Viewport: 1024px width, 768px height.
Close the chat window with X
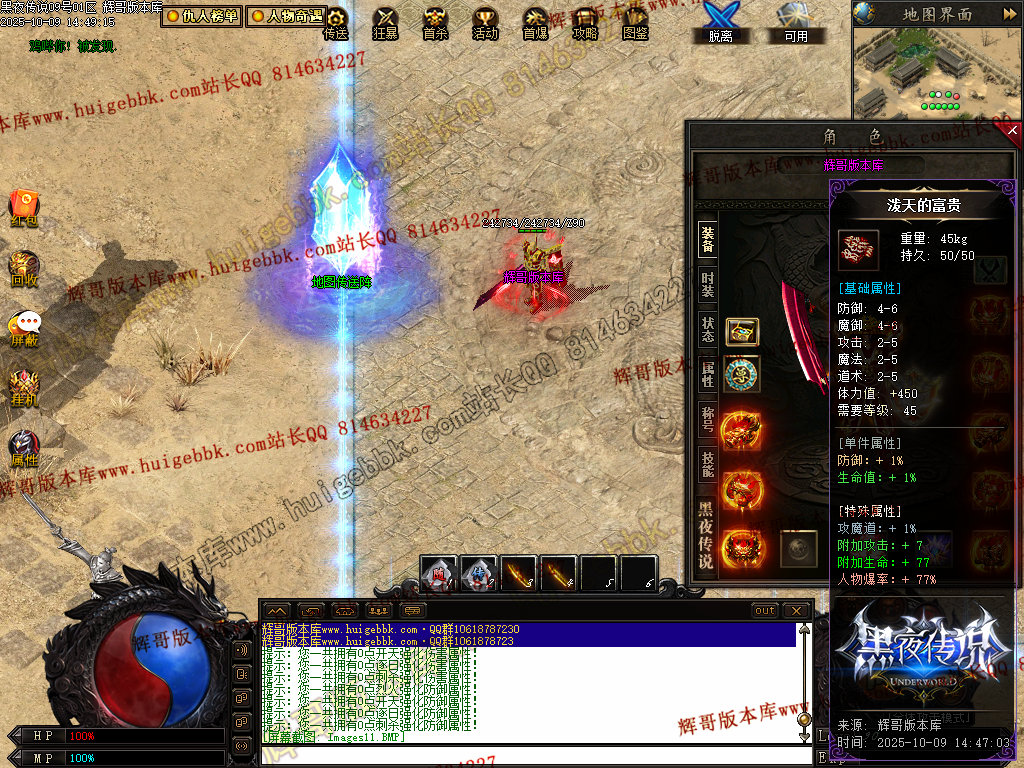(796, 610)
